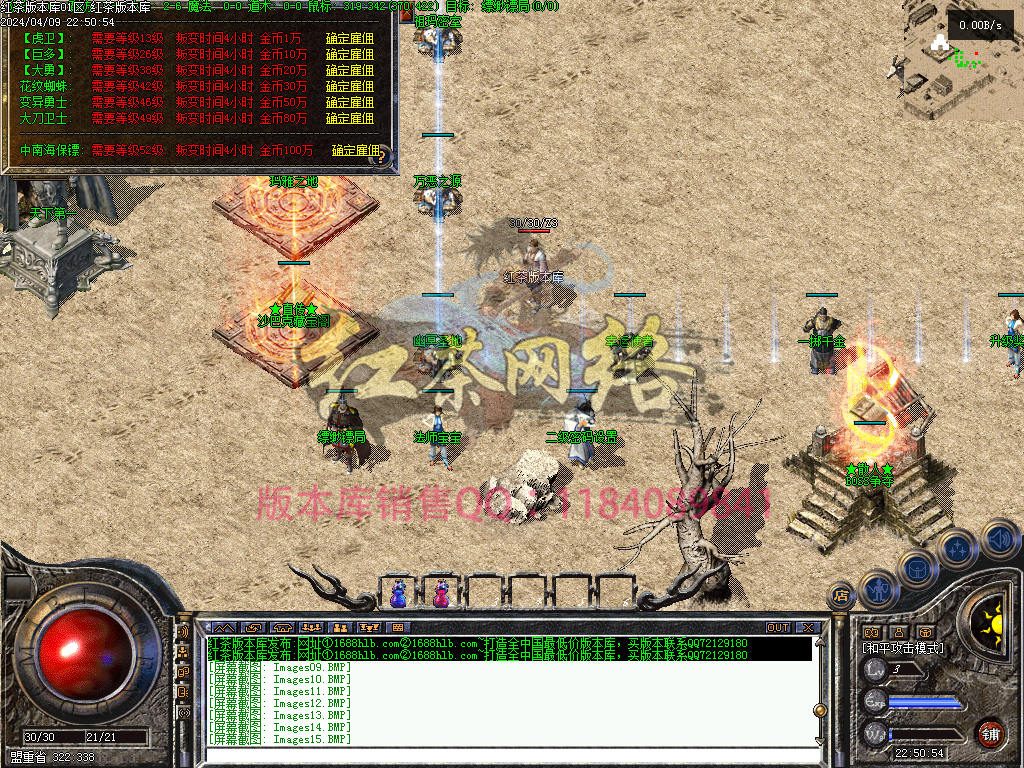Change the 和平攻击模式 attack mode
Viewport: 1024px width, 768px height.
point(903,648)
